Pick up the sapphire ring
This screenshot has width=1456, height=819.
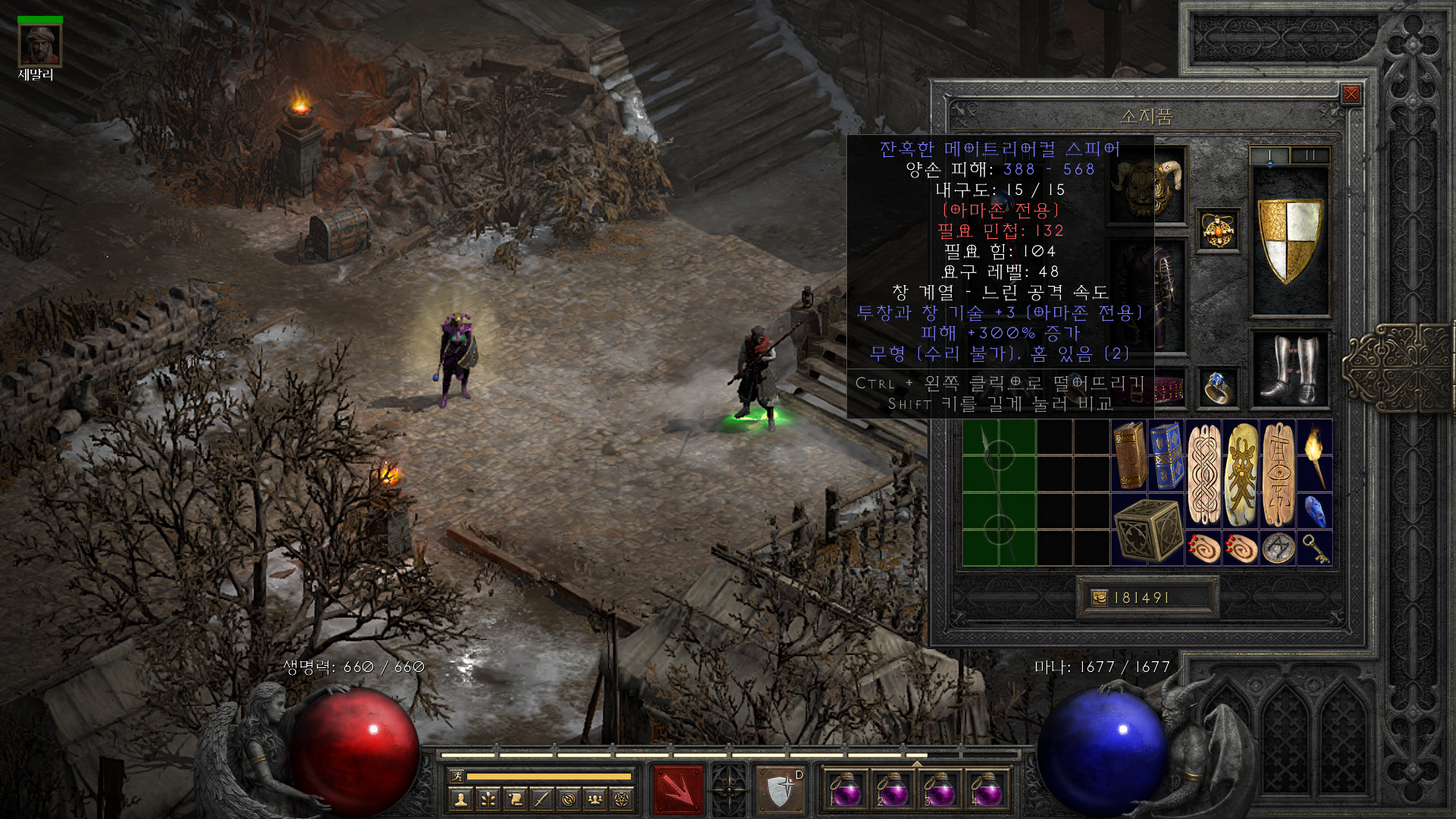point(1218,388)
